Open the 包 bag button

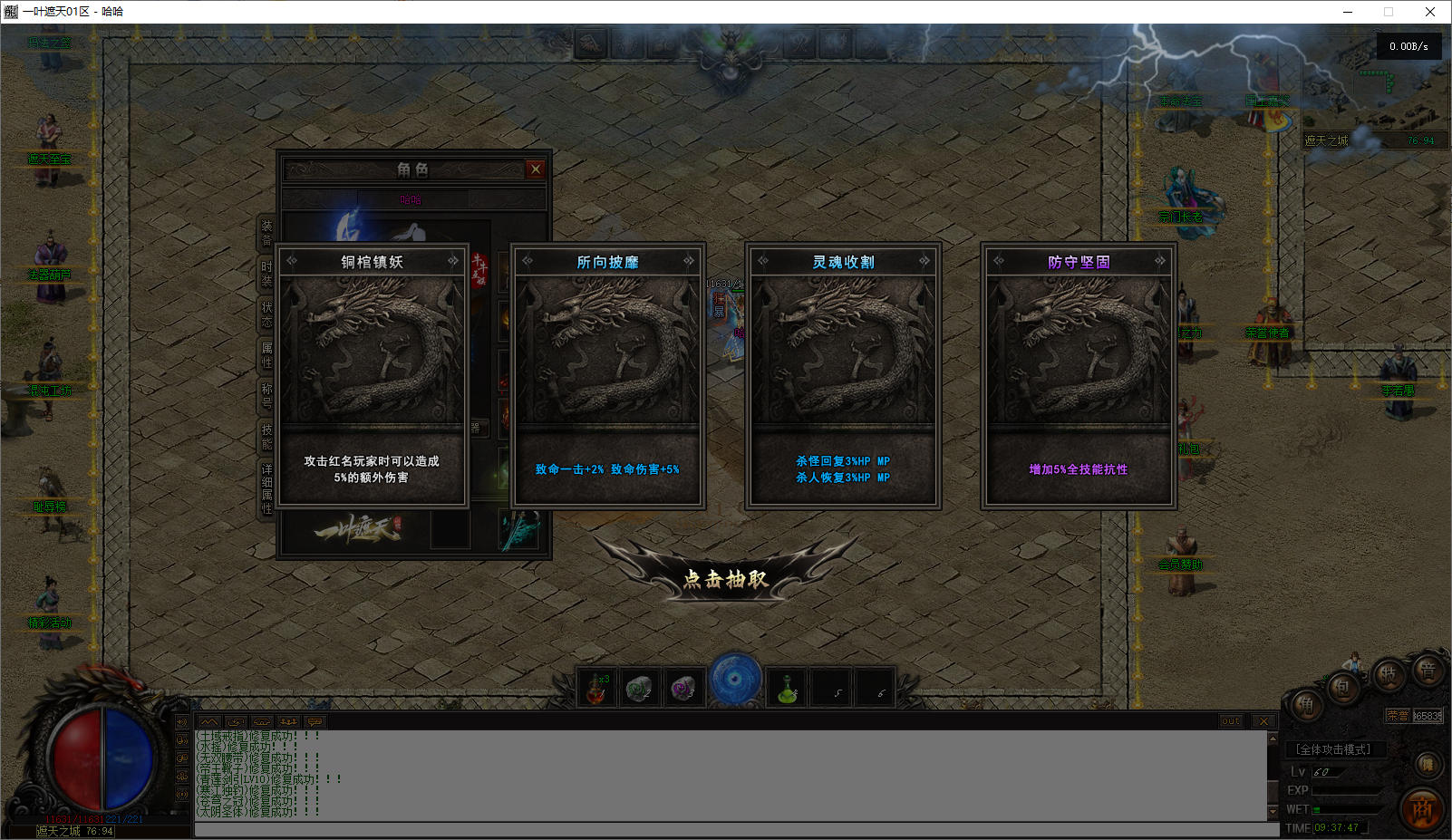[x=1342, y=688]
